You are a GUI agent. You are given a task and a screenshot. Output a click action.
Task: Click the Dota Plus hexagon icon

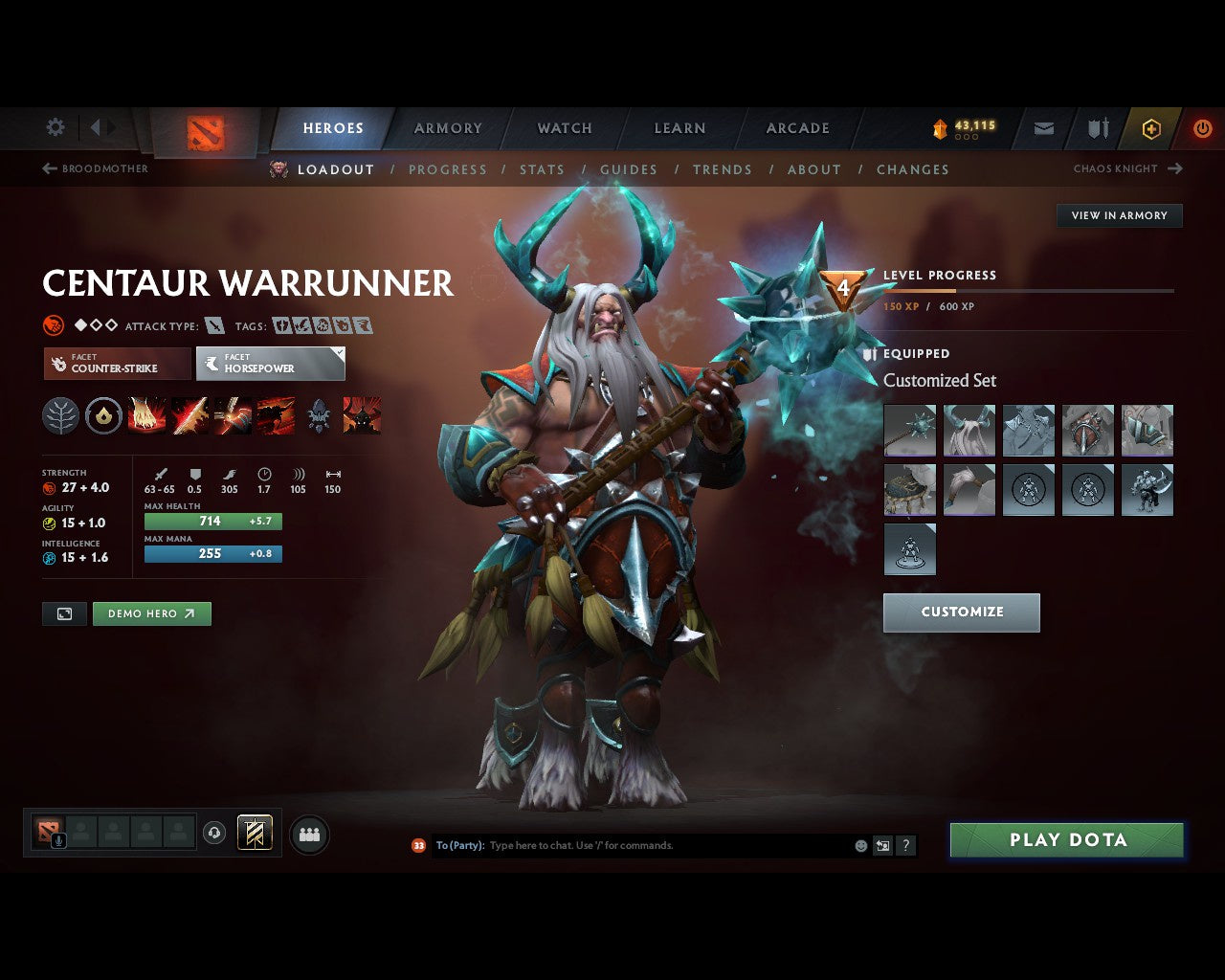click(x=1150, y=128)
